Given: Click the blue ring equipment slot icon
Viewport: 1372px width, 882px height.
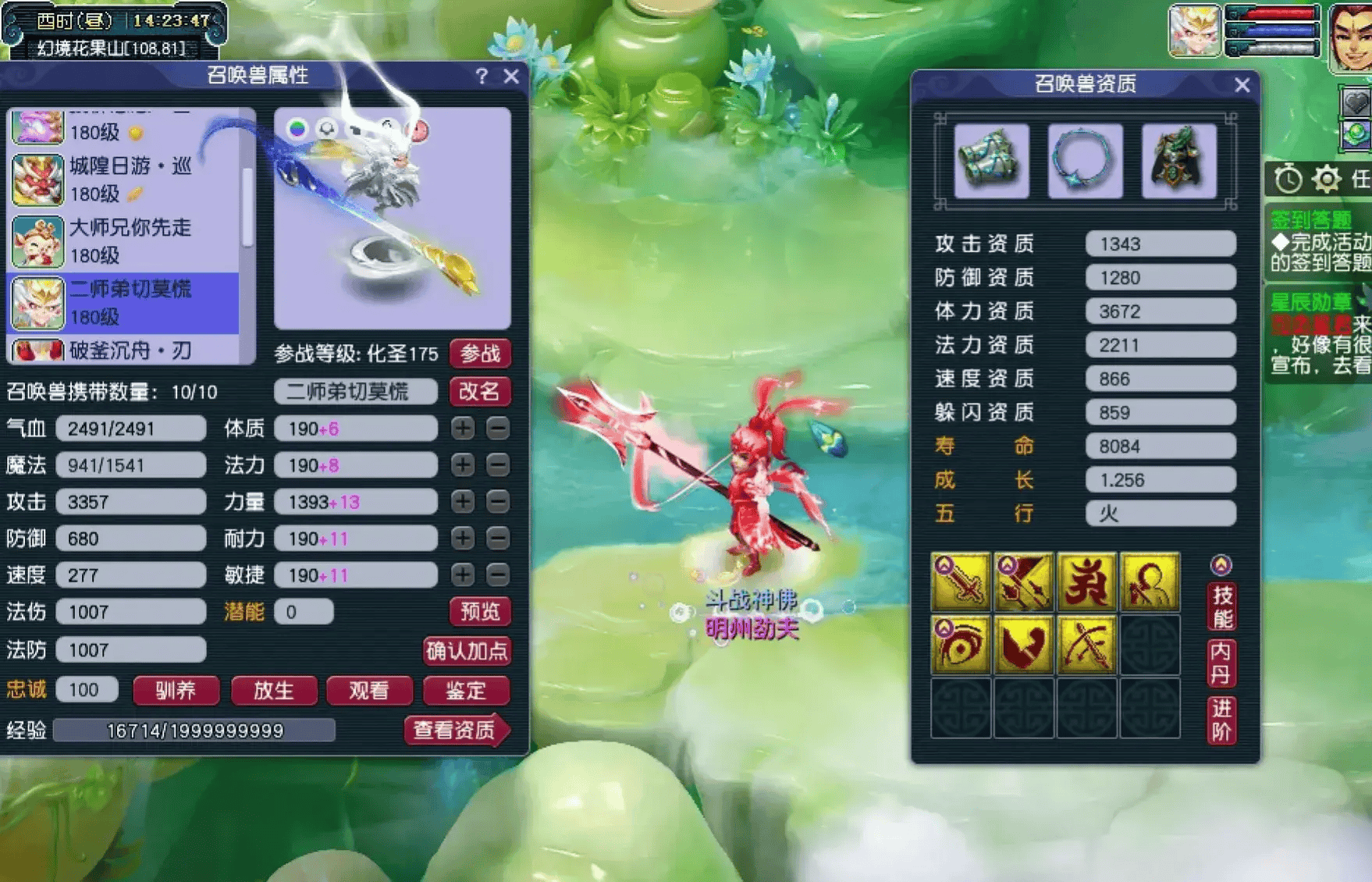Looking at the screenshot, I should (1085, 162).
